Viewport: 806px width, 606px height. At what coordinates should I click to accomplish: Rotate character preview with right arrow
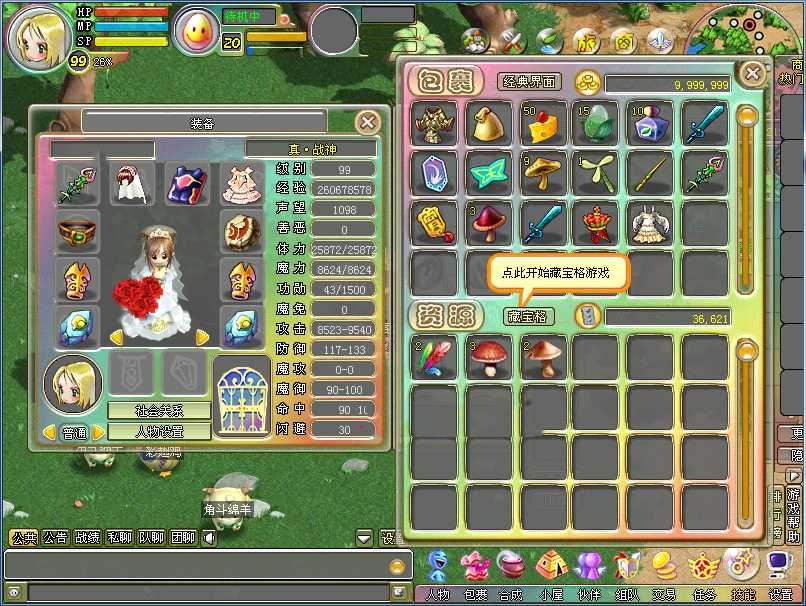coord(203,337)
